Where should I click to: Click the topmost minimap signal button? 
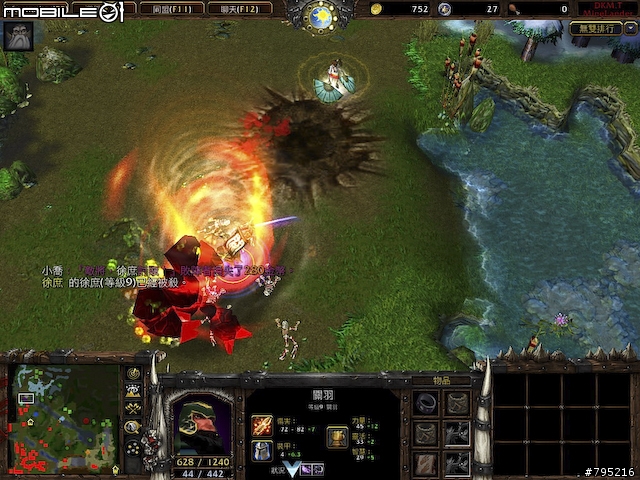coord(133,374)
